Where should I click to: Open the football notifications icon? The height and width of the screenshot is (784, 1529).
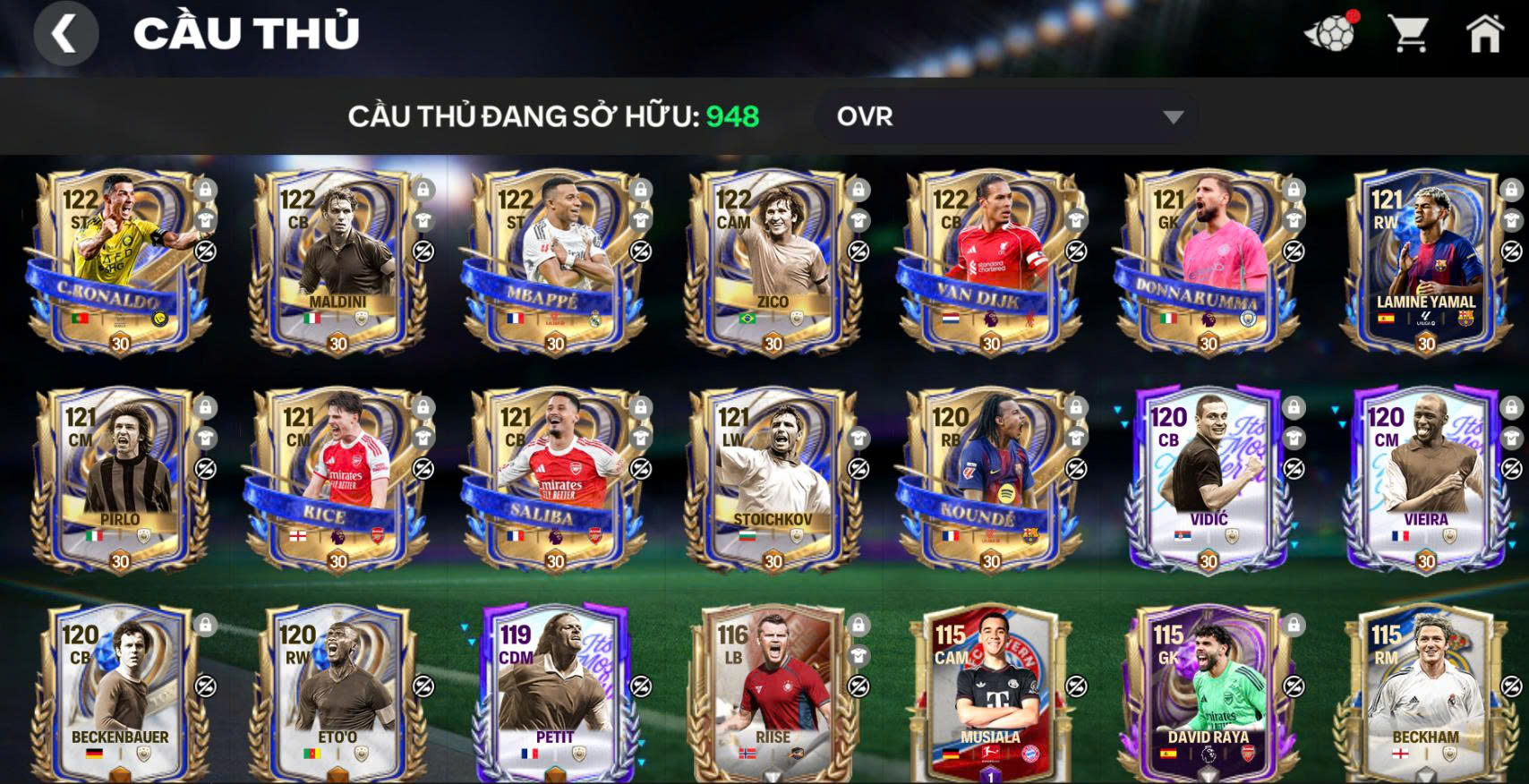[x=1330, y=34]
